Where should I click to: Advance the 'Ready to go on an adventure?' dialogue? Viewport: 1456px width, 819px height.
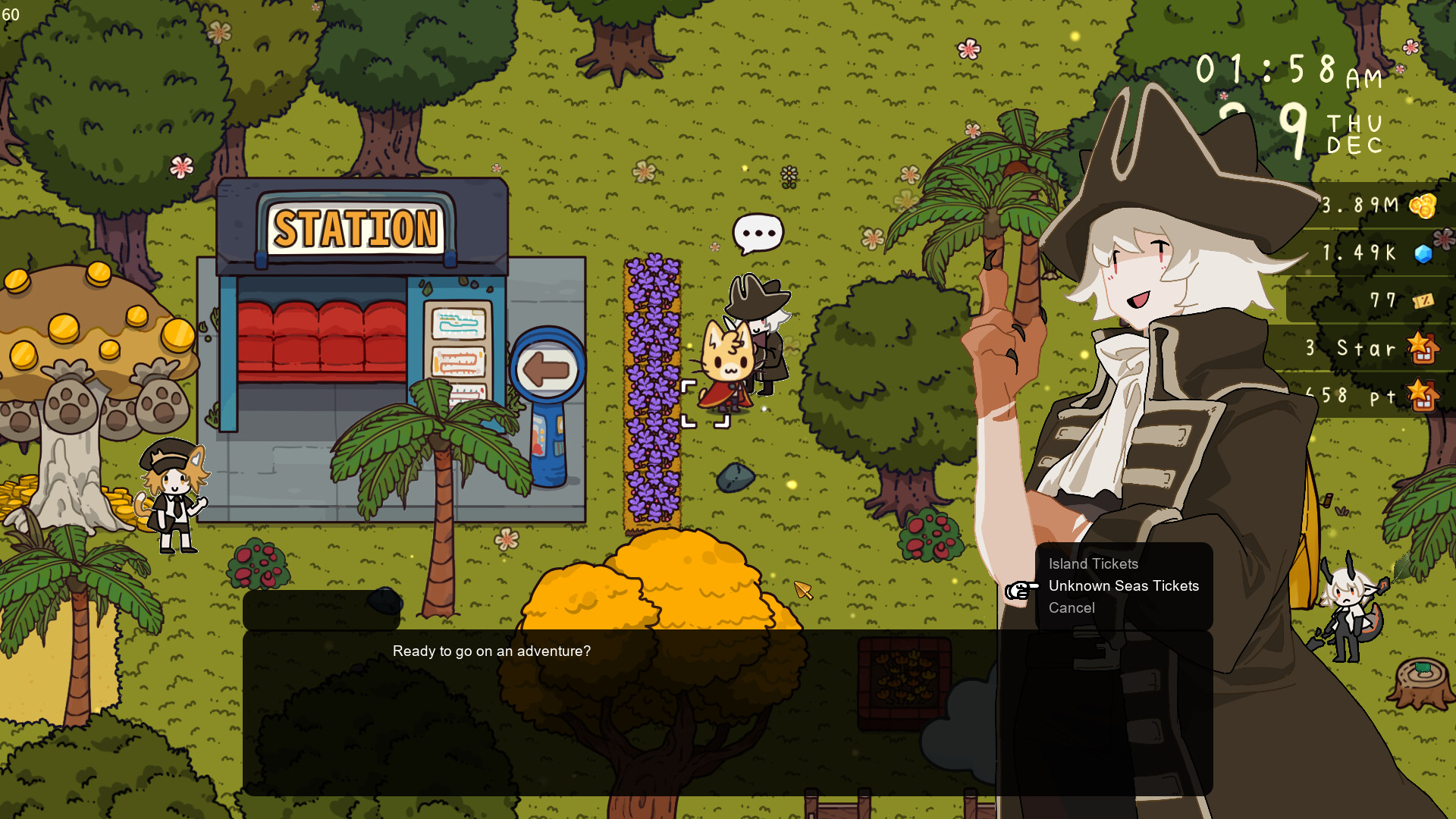point(491,651)
